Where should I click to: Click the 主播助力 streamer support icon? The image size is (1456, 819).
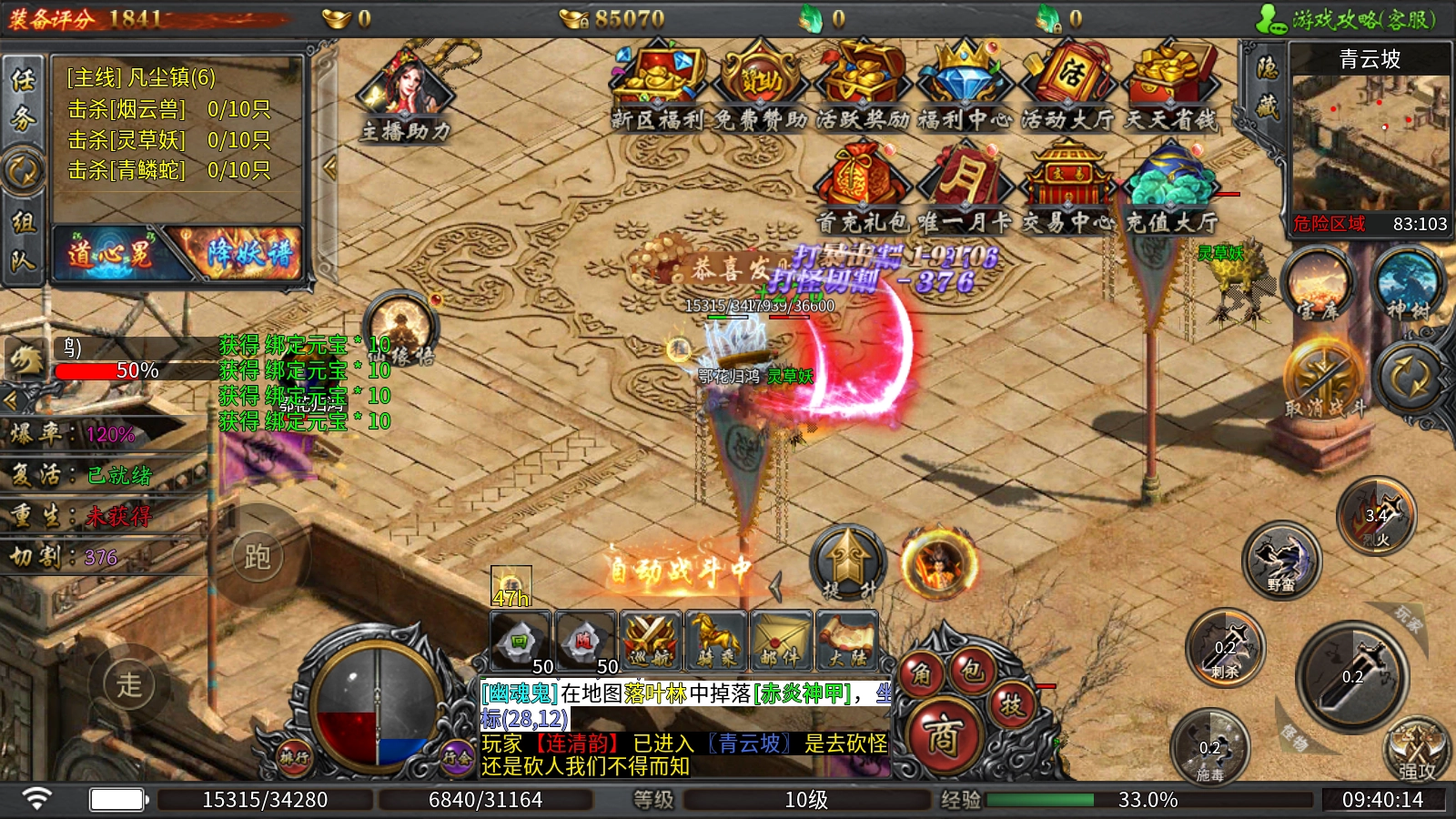pos(407,96)
